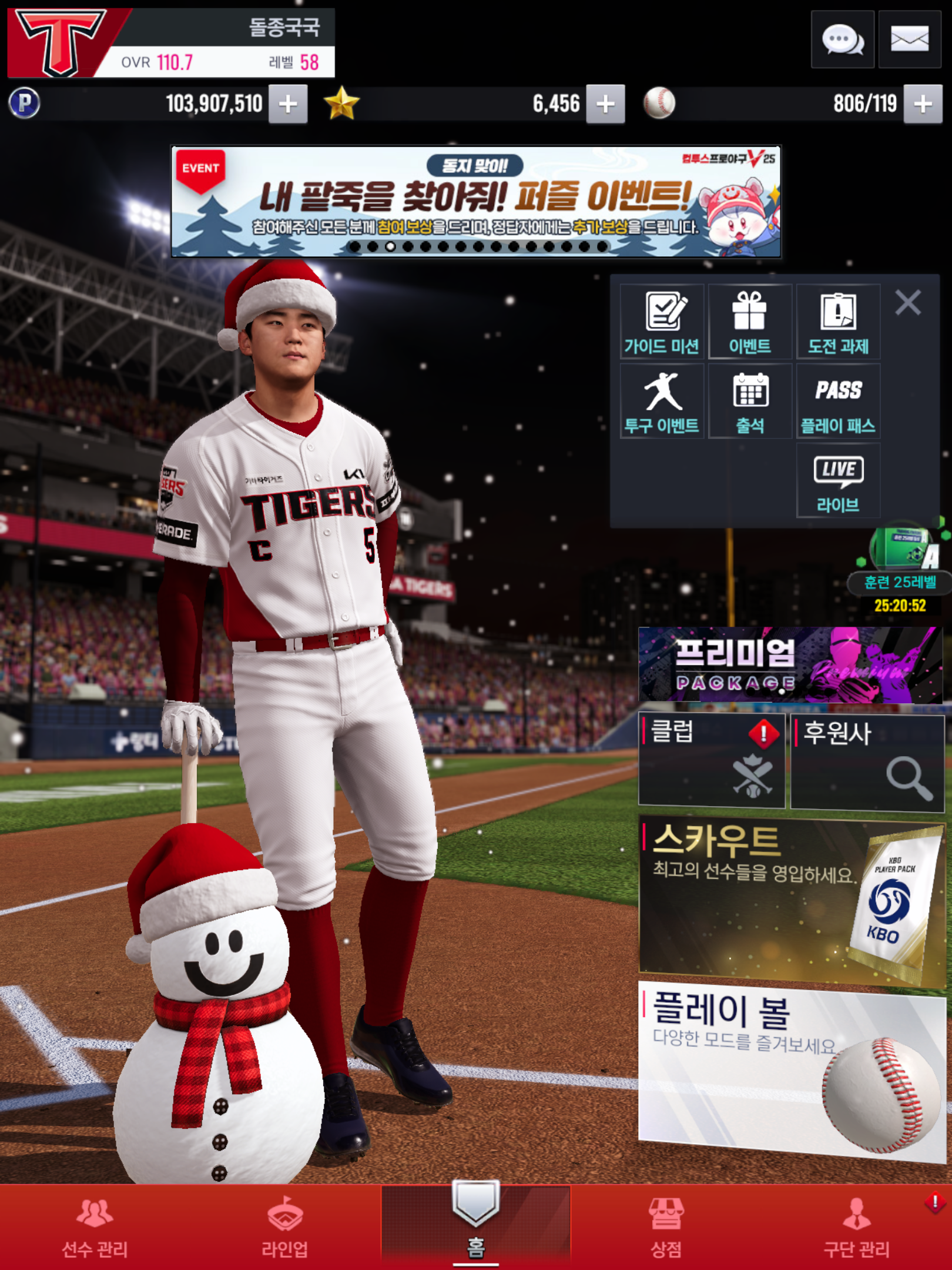This screenshot has width=952, height=1270.
Task: Open the 이벤트 gift box menu
Action: coord(750,322)
